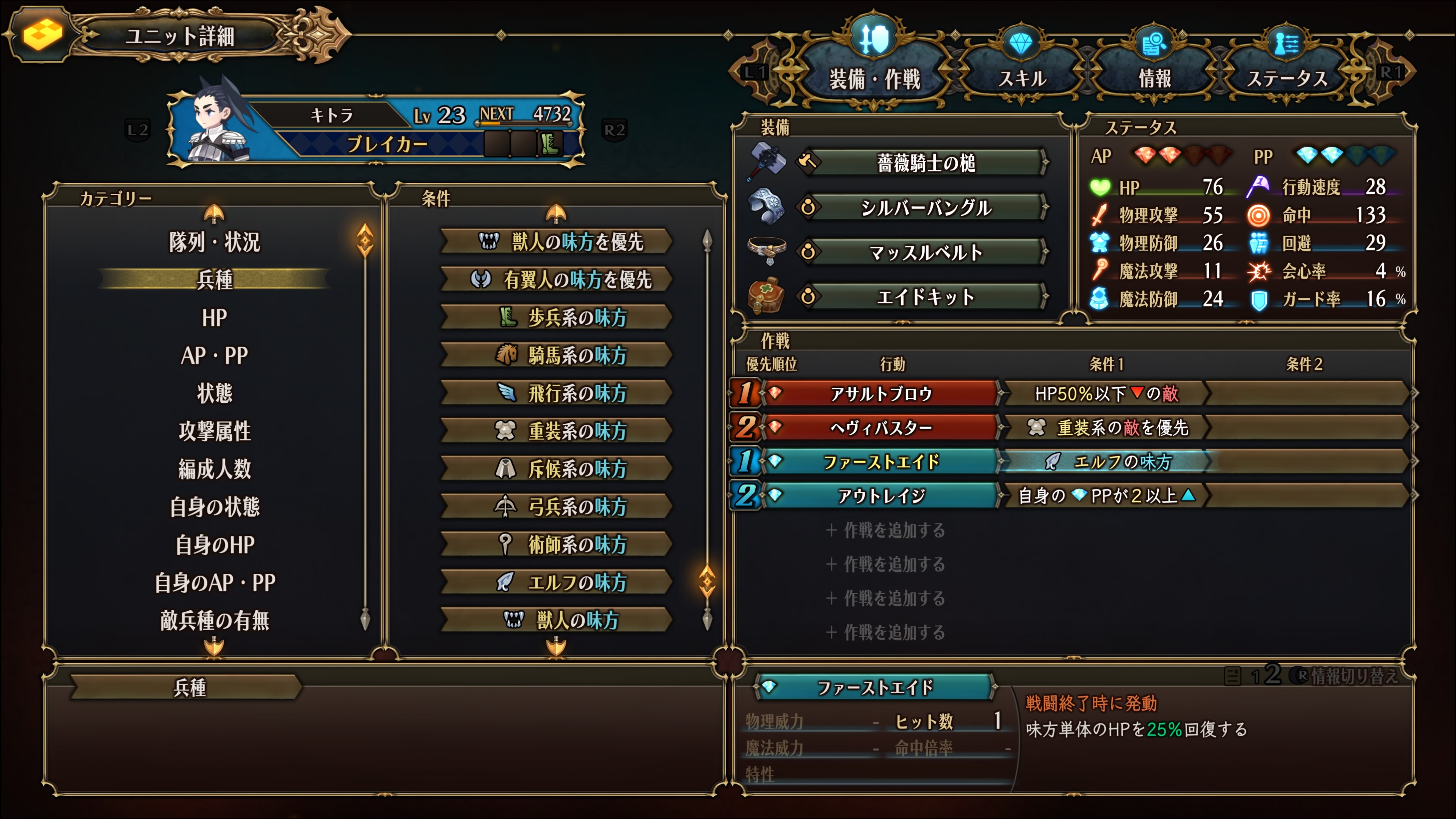Open the 敵兵種の有無 category
The image size is (1456, 819).
pos(214,620)
